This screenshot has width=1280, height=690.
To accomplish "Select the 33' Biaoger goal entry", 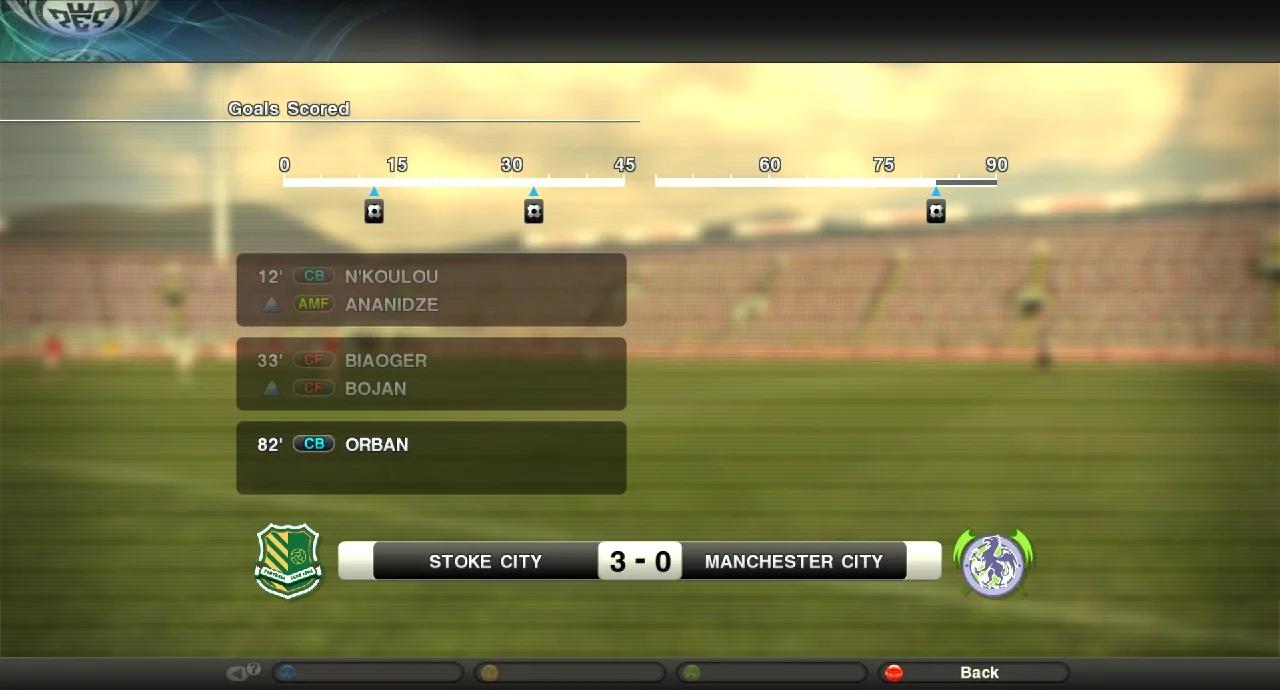I will (x=431, y=374).
